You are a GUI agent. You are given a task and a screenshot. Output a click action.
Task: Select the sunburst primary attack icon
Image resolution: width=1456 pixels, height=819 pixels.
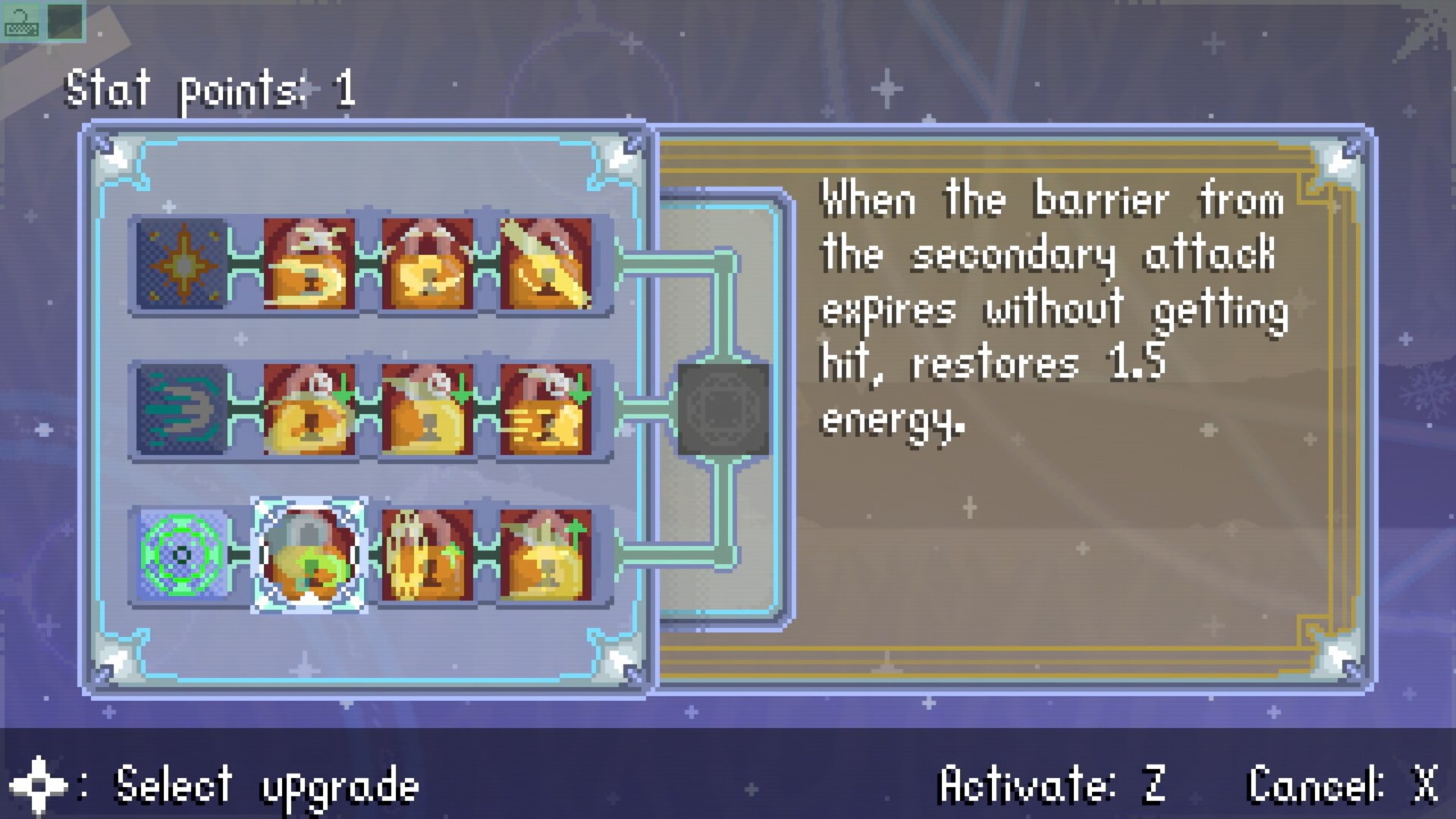pos(182,265)
